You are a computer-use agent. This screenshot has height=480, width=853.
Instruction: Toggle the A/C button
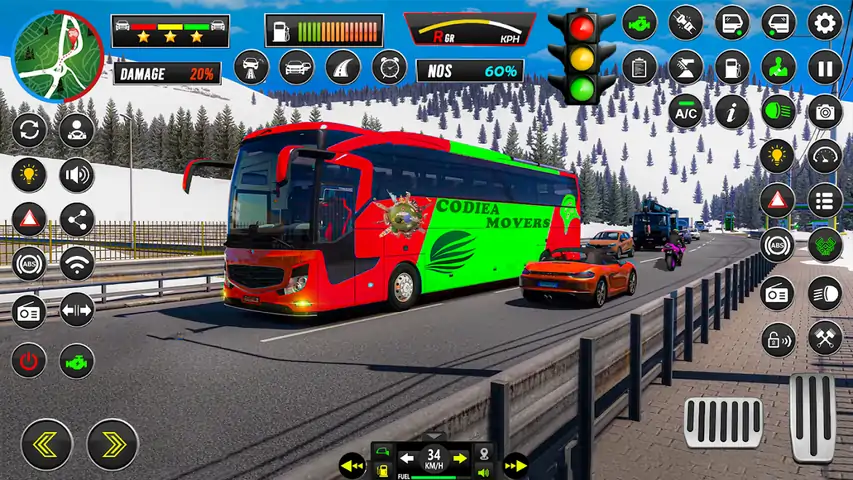685,112
